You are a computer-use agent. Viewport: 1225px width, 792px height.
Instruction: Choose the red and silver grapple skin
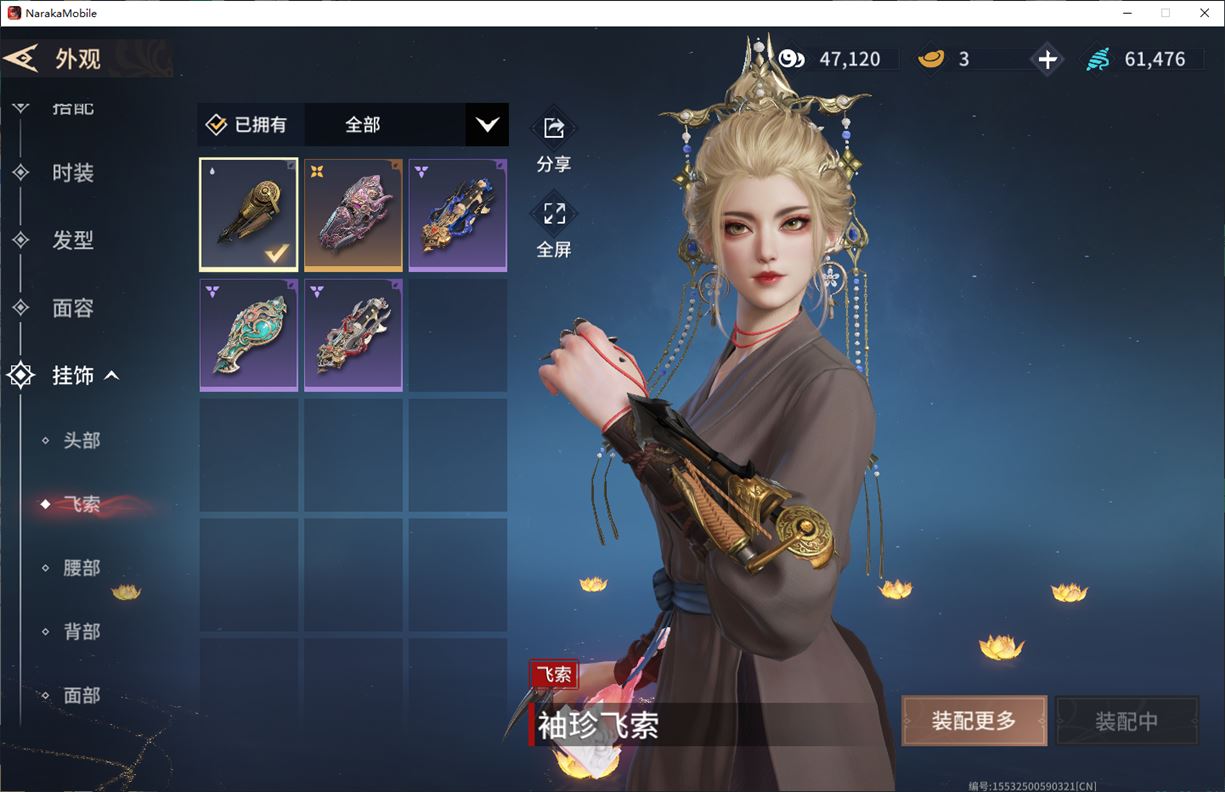click(353, 335)
